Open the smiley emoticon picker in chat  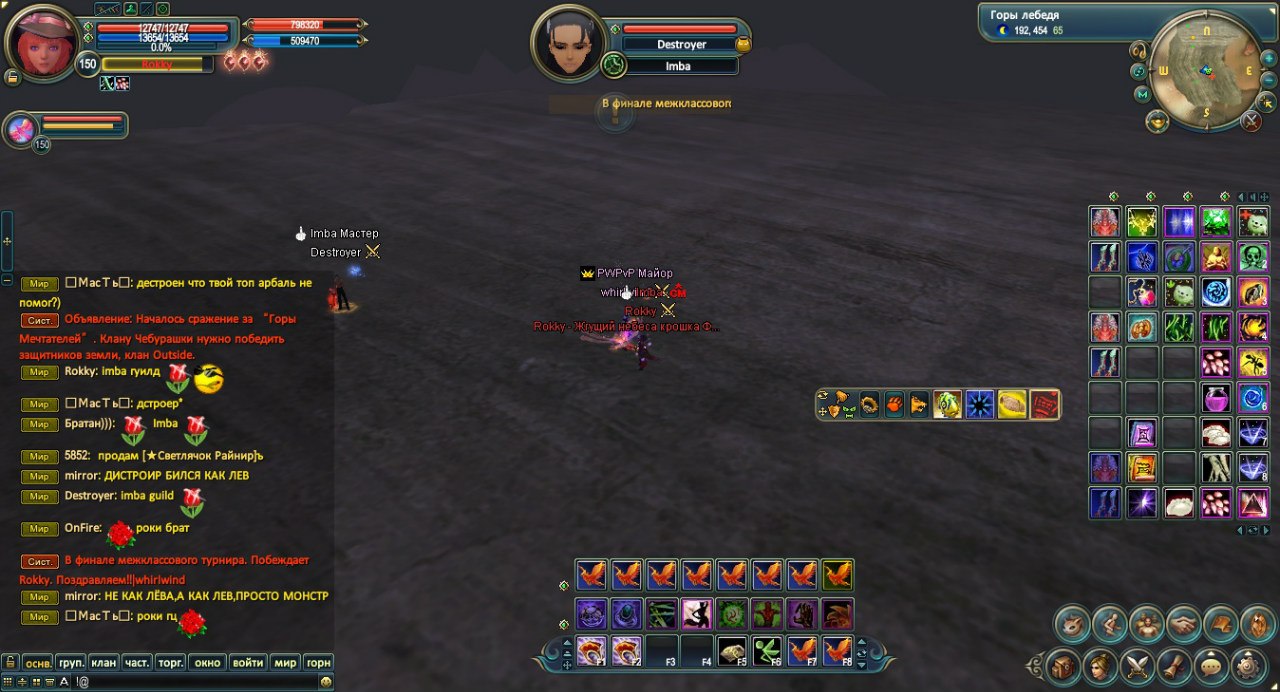(x=326, y=681)
